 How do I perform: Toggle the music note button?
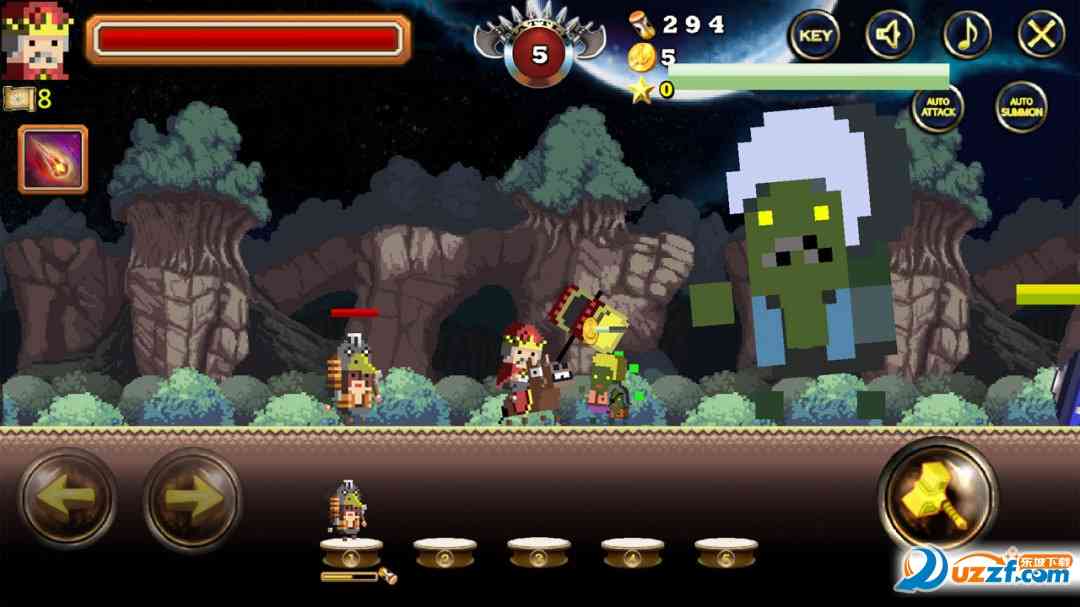(967, 36)
